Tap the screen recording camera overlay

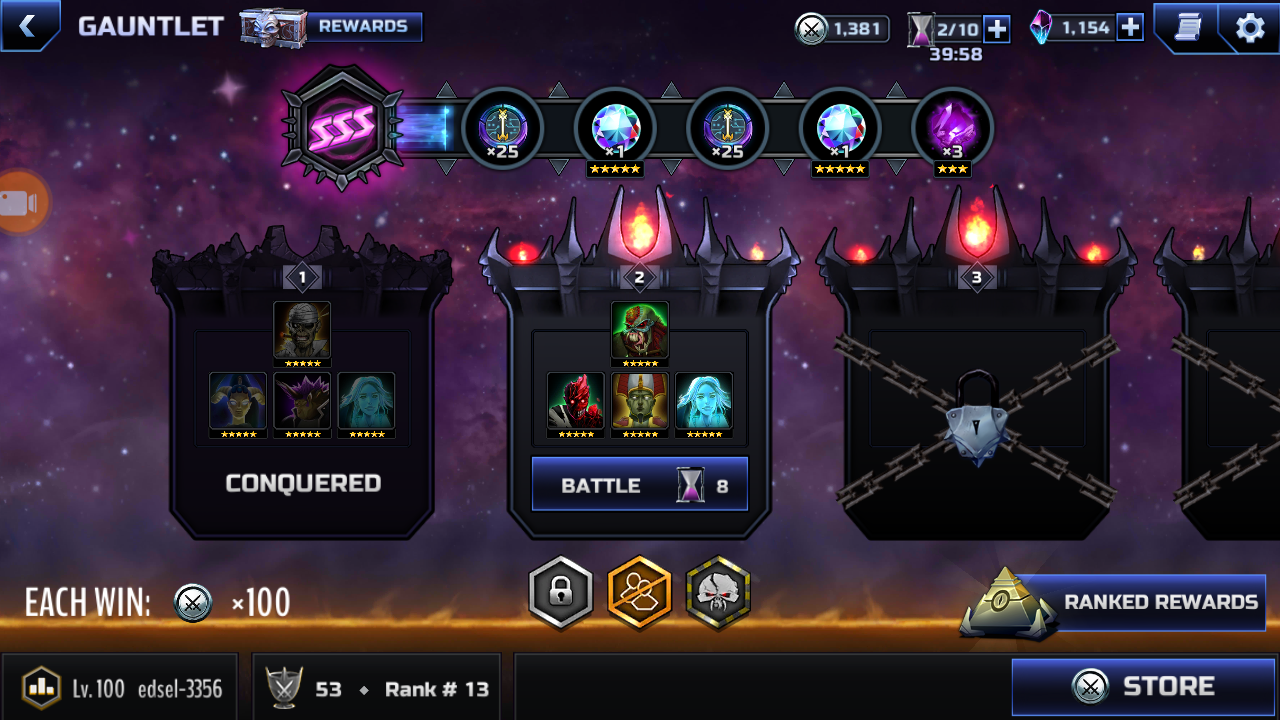pos(20,203)
